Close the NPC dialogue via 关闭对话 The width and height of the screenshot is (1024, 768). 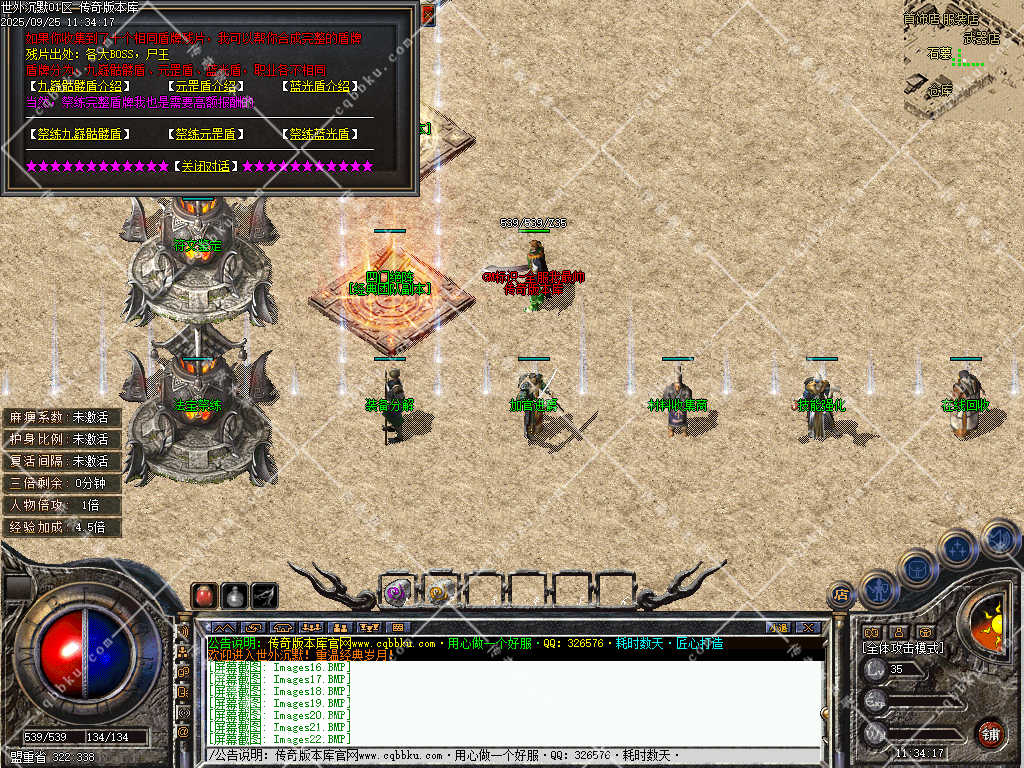206,166
